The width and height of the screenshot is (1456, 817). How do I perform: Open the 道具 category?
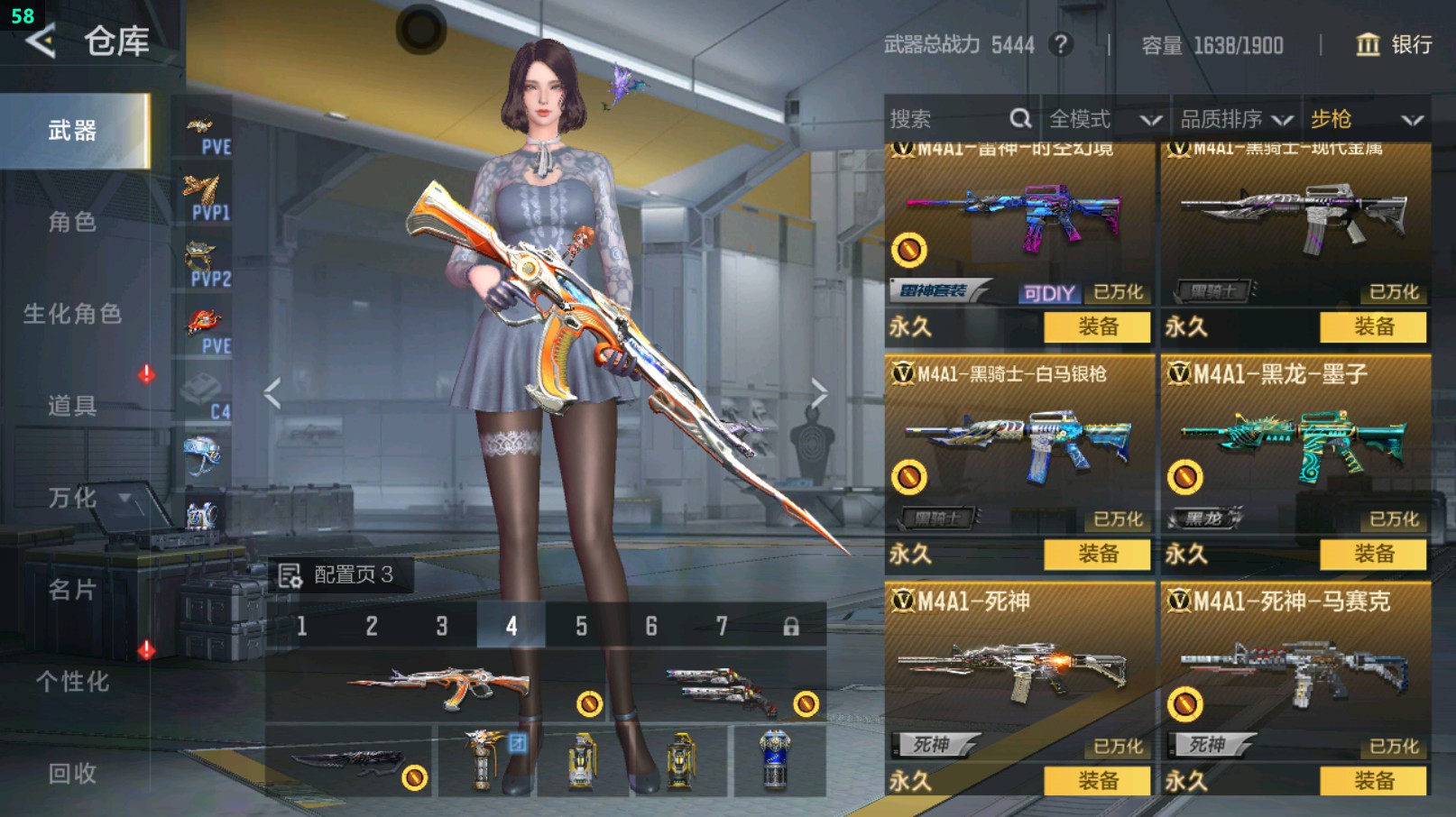point(73,406)
